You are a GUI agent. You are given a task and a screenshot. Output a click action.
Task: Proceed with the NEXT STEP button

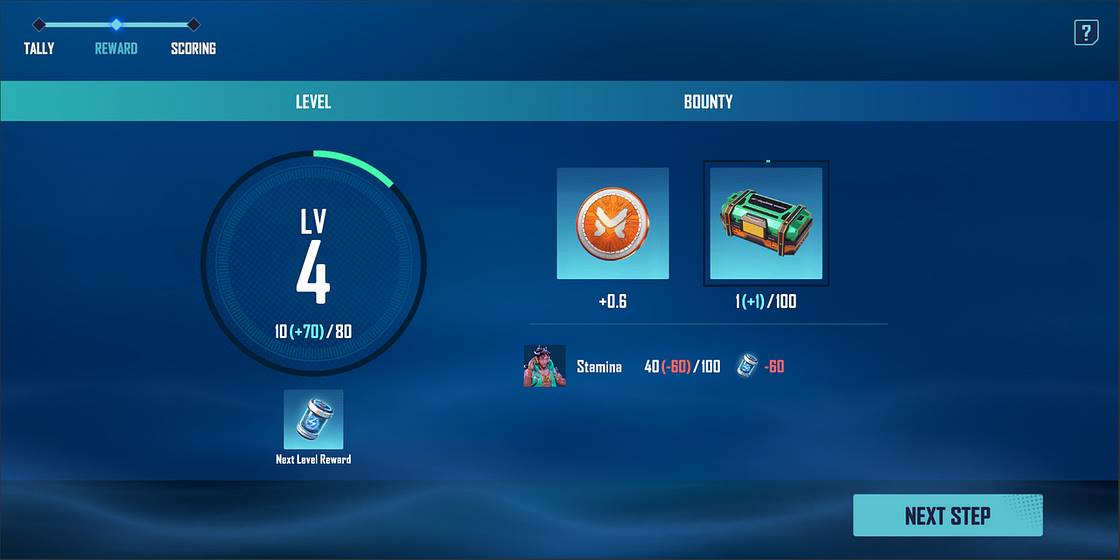(x=947, y=516)
